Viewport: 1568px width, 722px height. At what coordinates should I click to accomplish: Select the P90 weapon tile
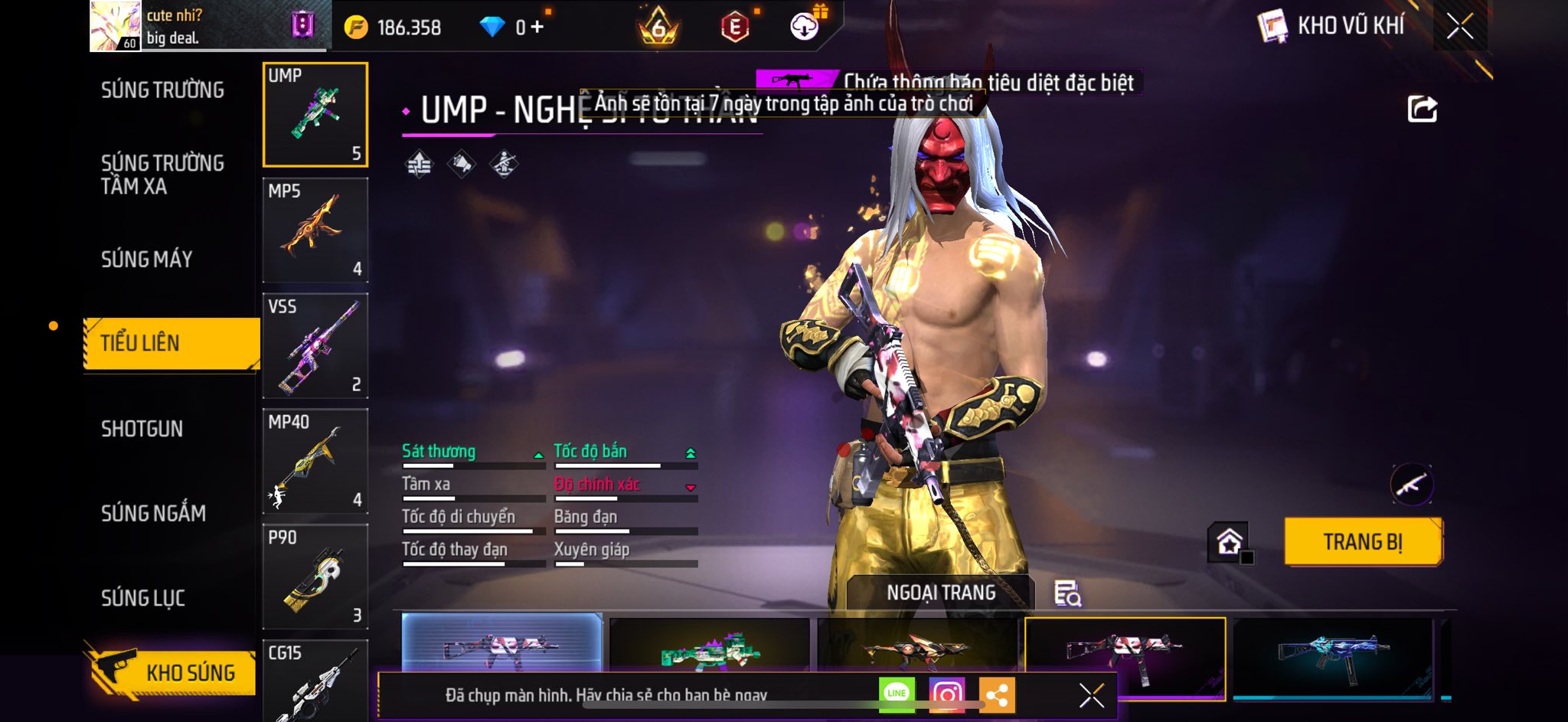click(x=315, y=577)
